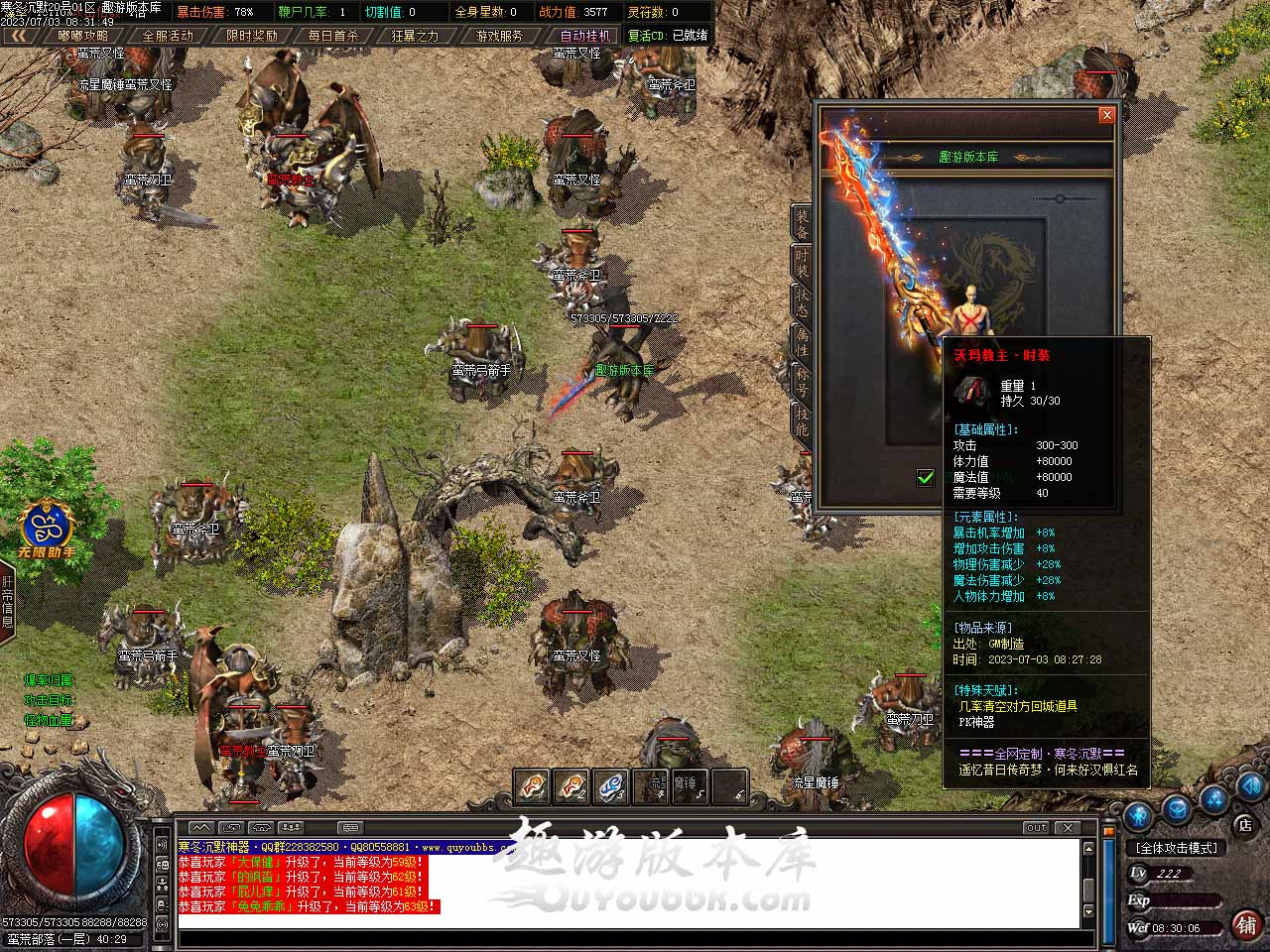Toggle the 自动挂机 auto-battle button
The image size is (1270, 952).
coord(585,36)
